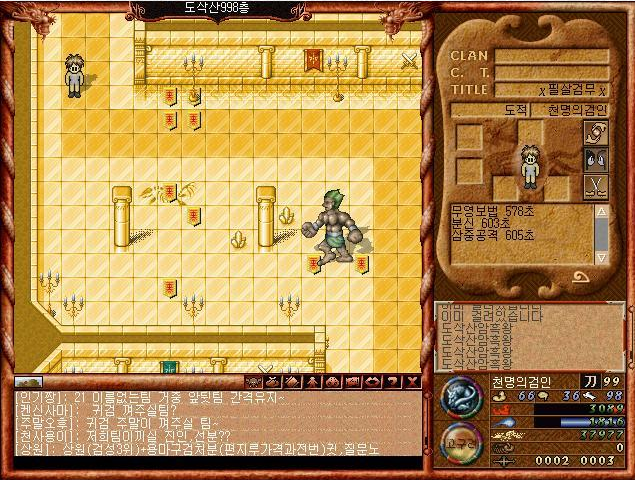Open the crossed swords icon in the character panel
Screen dimensions: 635x480
point(596,185)
